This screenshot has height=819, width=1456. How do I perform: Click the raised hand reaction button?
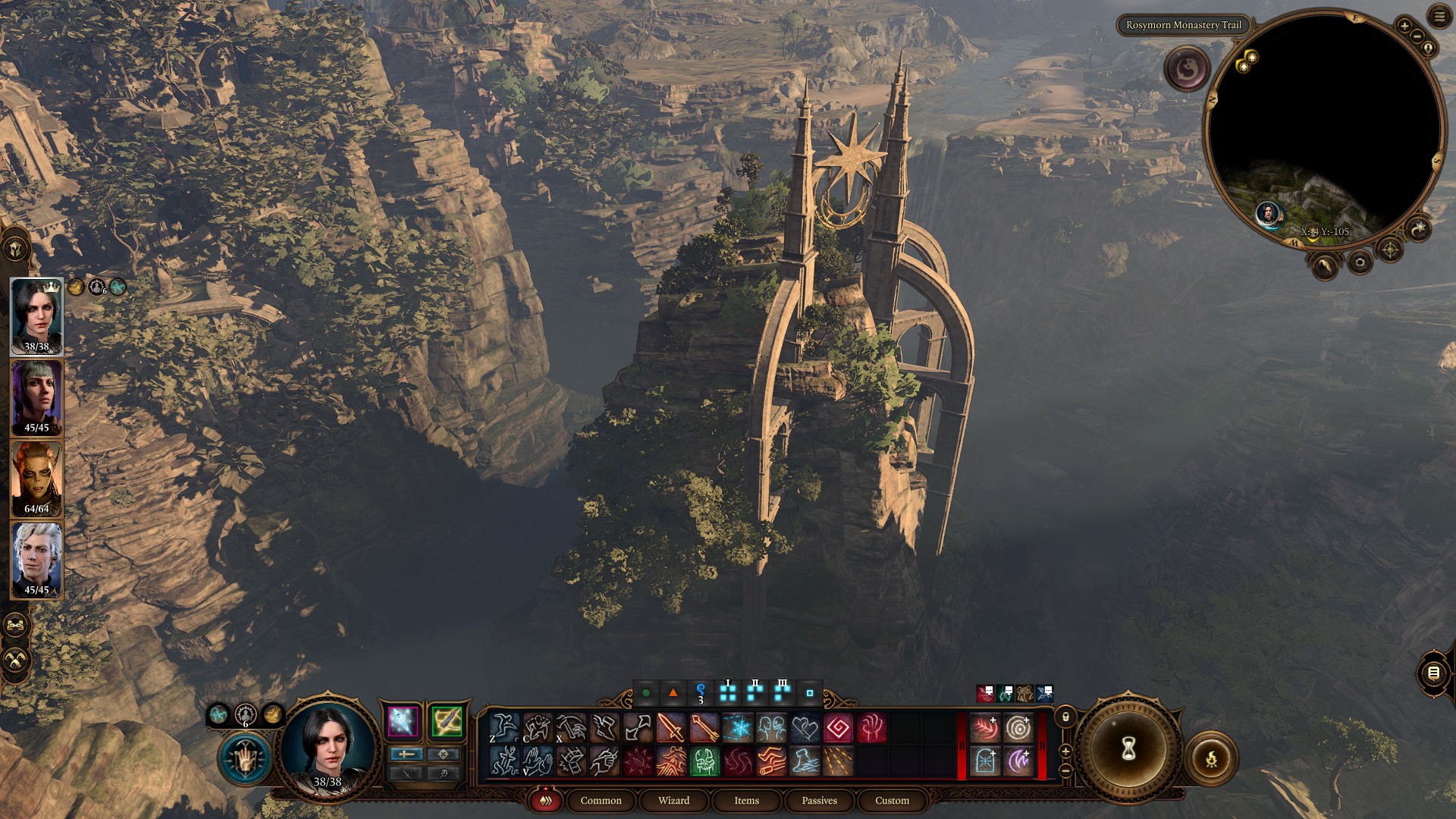(x=245, y=758)
